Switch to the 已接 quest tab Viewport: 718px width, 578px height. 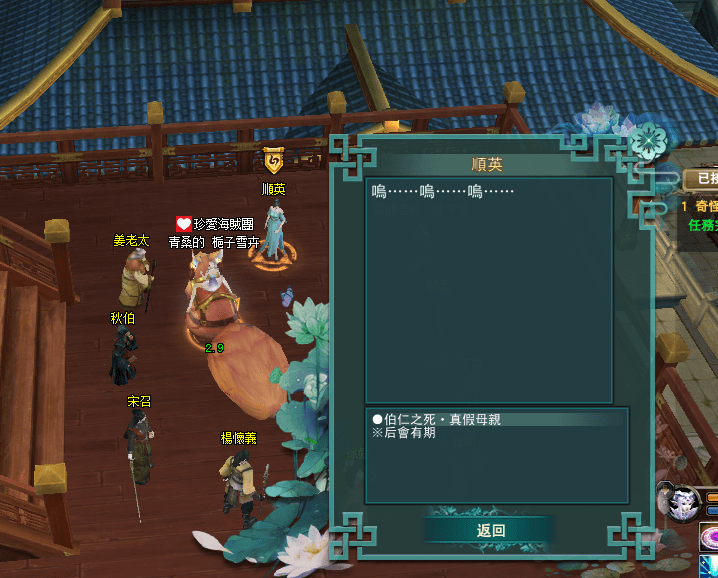703,178
